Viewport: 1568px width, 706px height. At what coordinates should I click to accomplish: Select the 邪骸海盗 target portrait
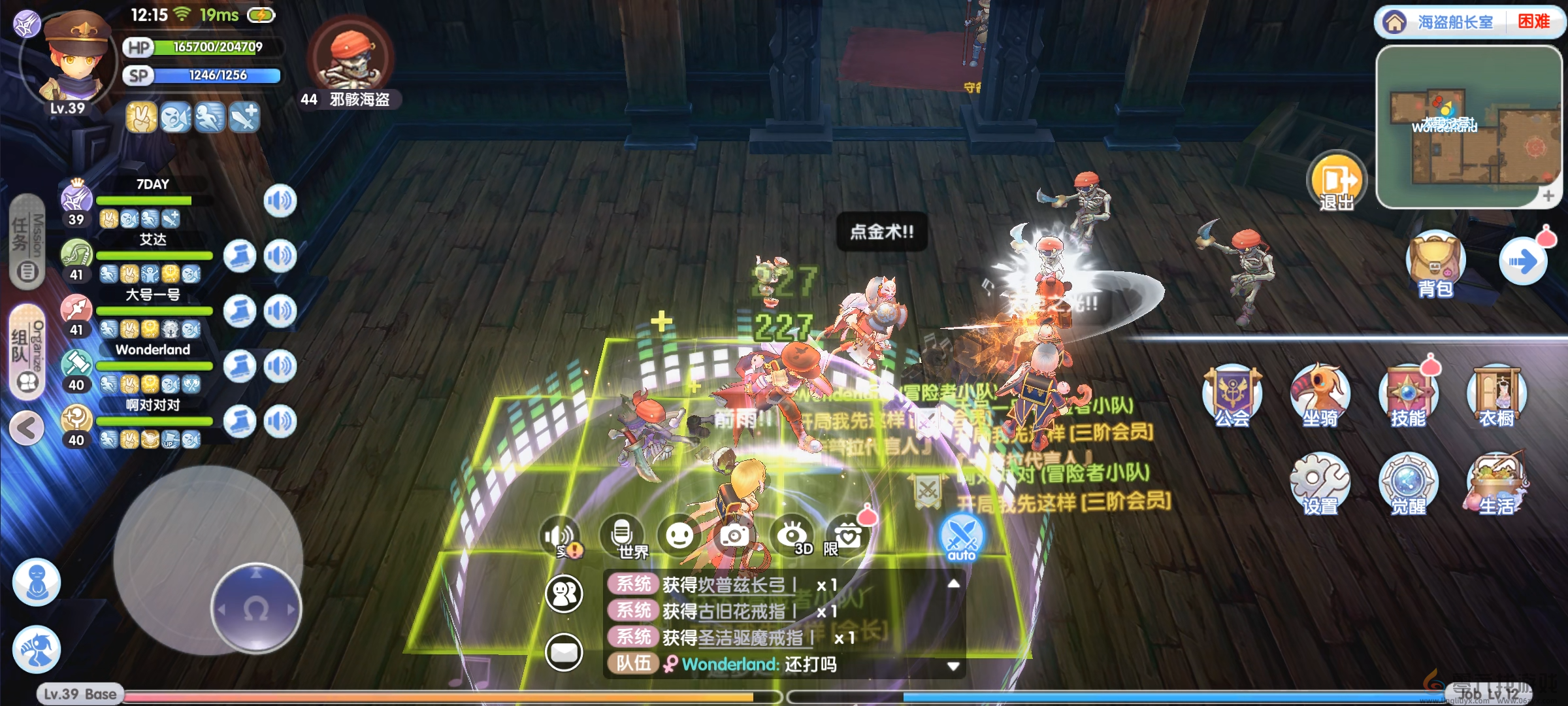tap(351, 59)
